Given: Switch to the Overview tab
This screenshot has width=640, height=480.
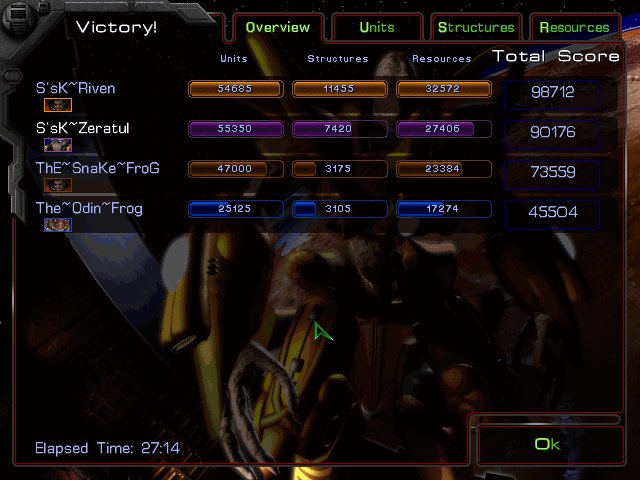Looking at the screenshot, I should tap(277, 27).
